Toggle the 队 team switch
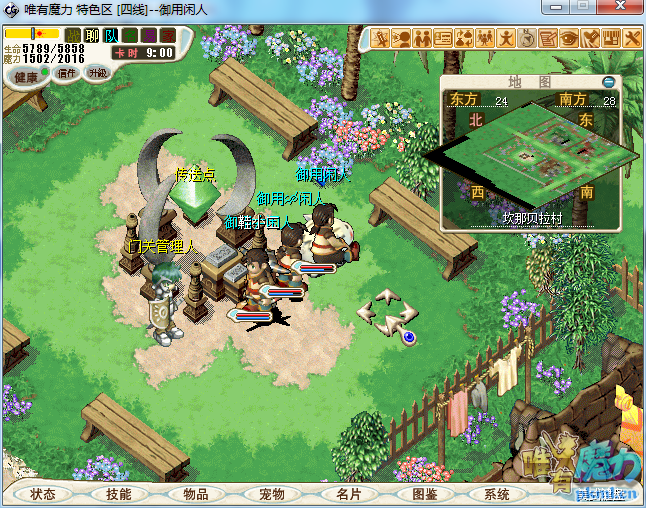The image size is (646, 508). [x=111, y=36]
